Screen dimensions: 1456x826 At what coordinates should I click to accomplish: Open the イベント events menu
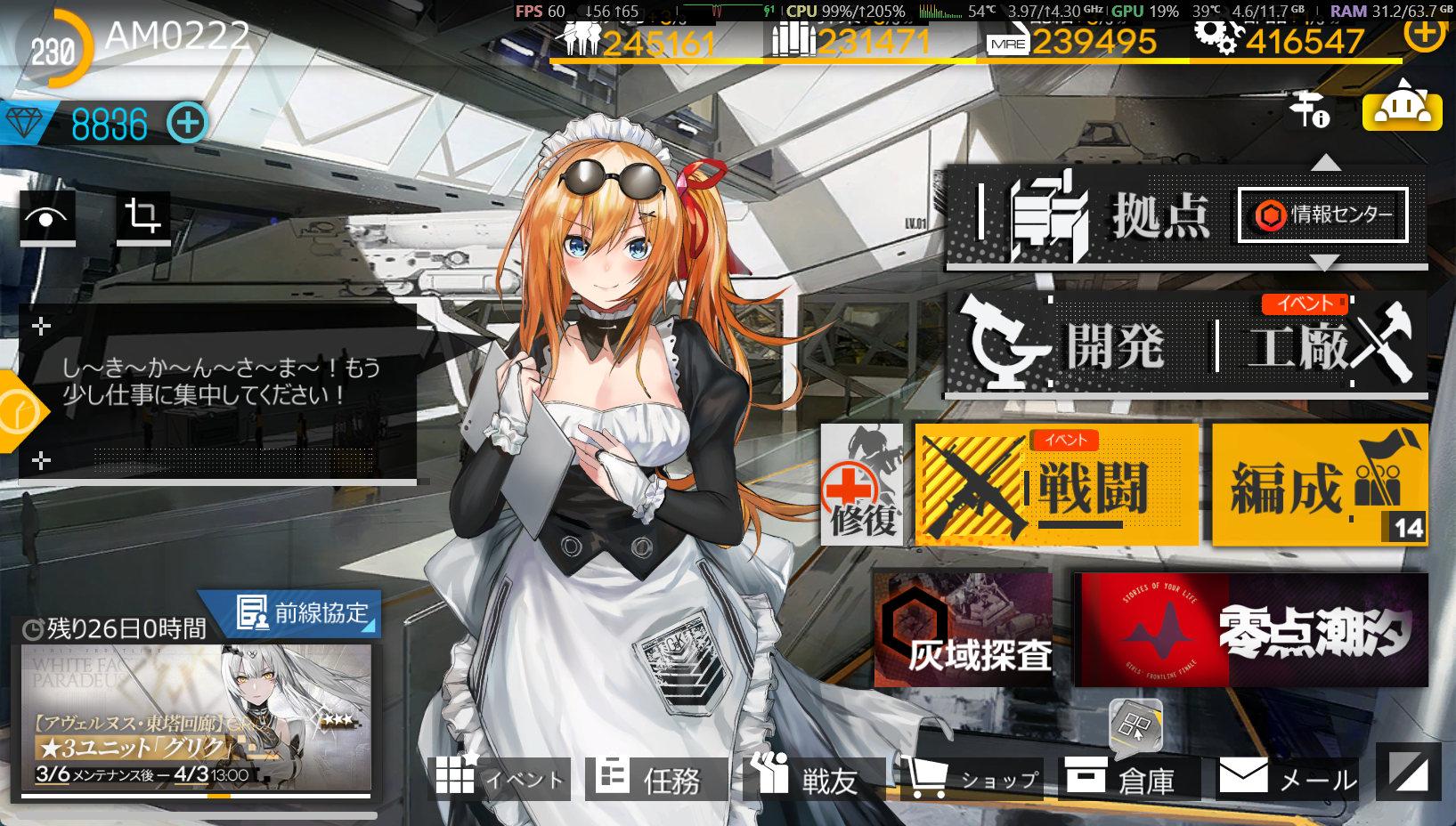500,779
